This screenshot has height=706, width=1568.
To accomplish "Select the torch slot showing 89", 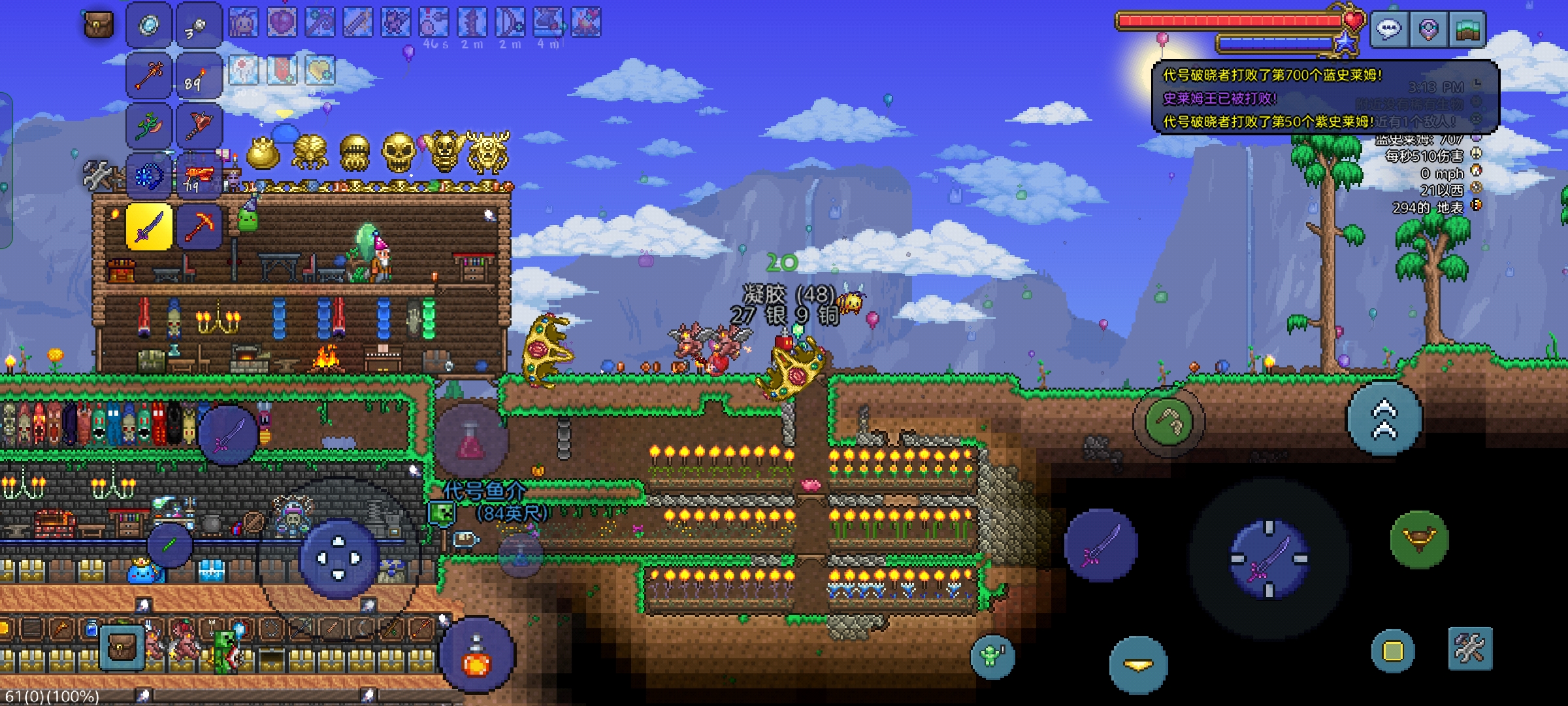I will pos(199,76).
